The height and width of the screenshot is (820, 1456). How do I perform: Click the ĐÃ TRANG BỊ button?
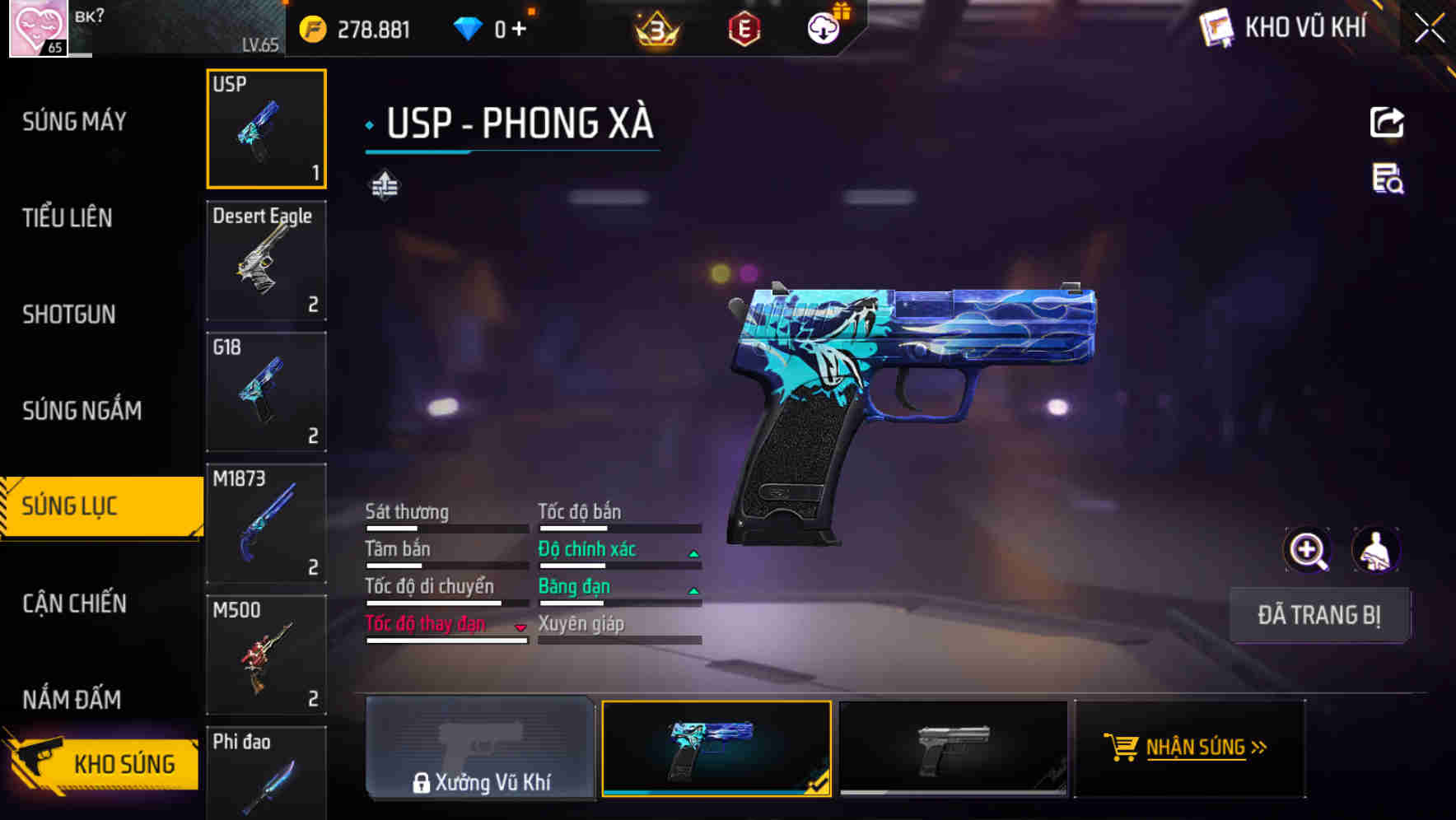1320,615
